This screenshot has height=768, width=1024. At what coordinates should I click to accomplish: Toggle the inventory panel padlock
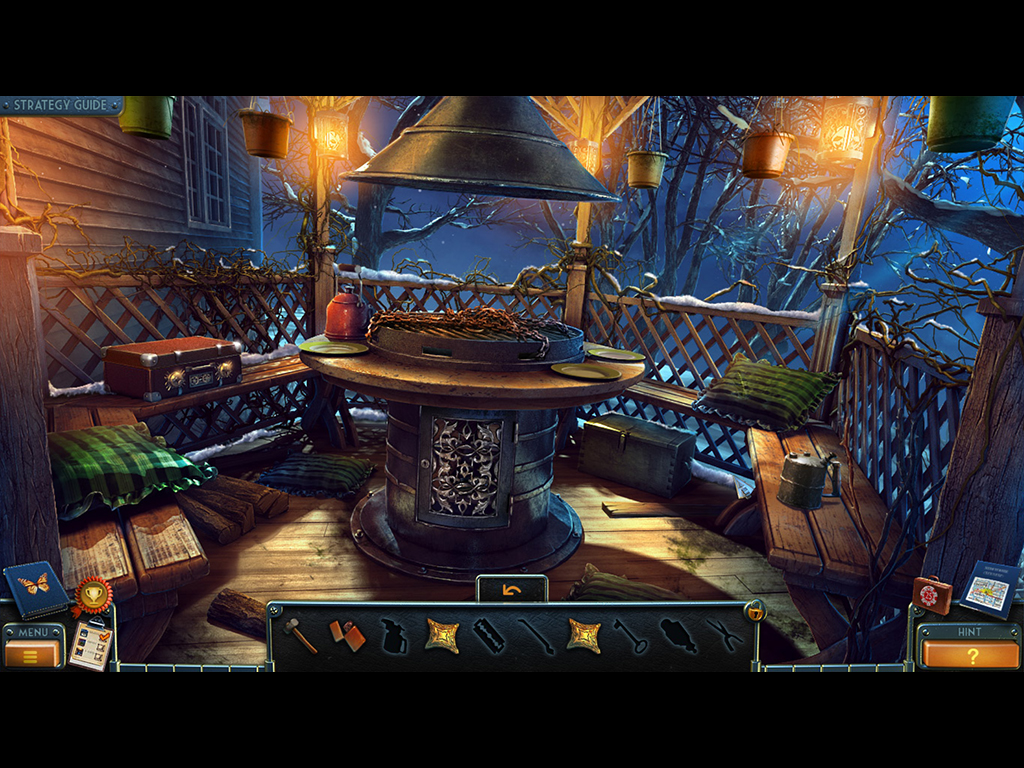pyautogui.click(x=754, y=611)
